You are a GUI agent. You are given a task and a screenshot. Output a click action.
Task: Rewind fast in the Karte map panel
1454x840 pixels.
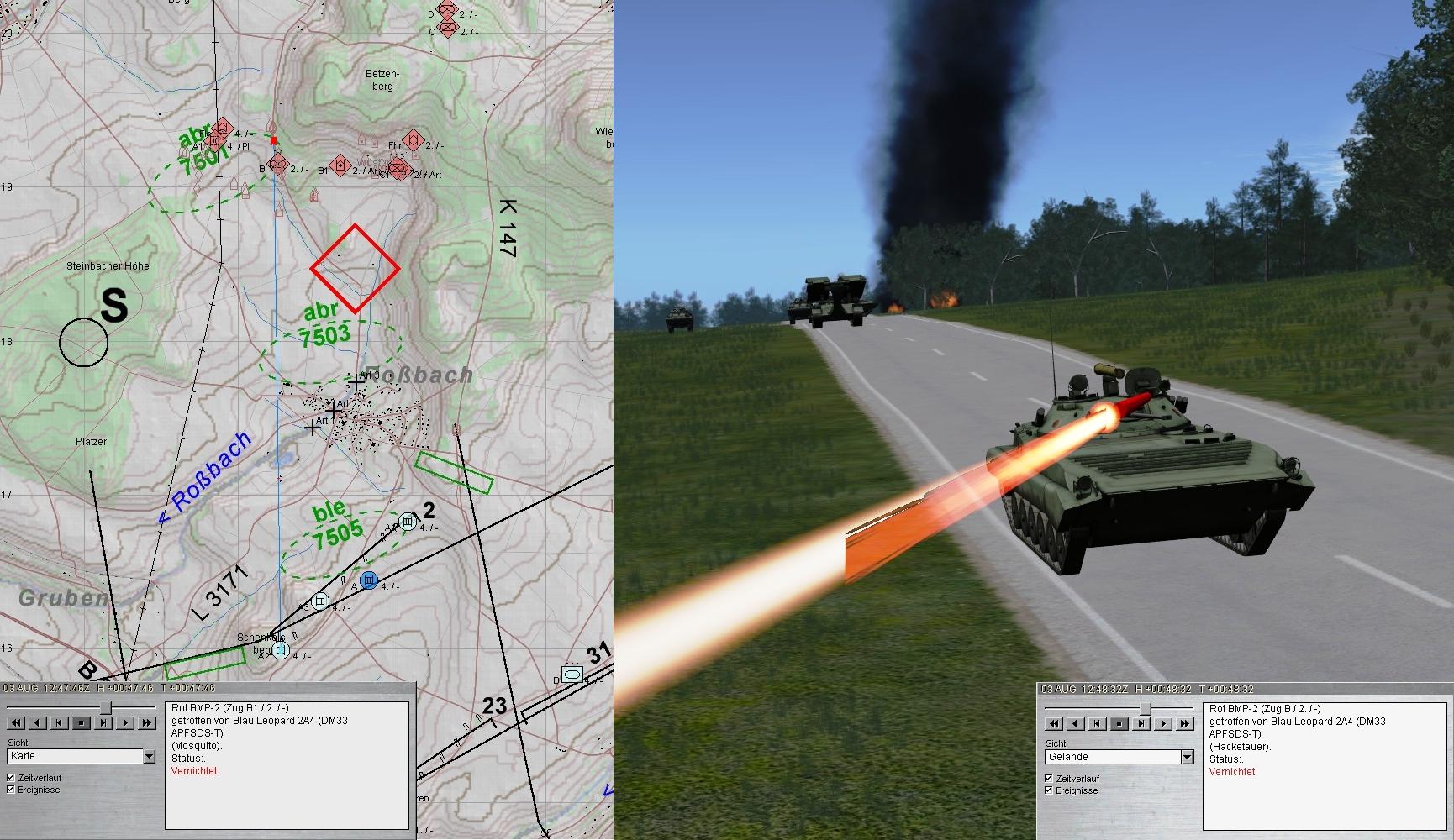pos(16,722)
